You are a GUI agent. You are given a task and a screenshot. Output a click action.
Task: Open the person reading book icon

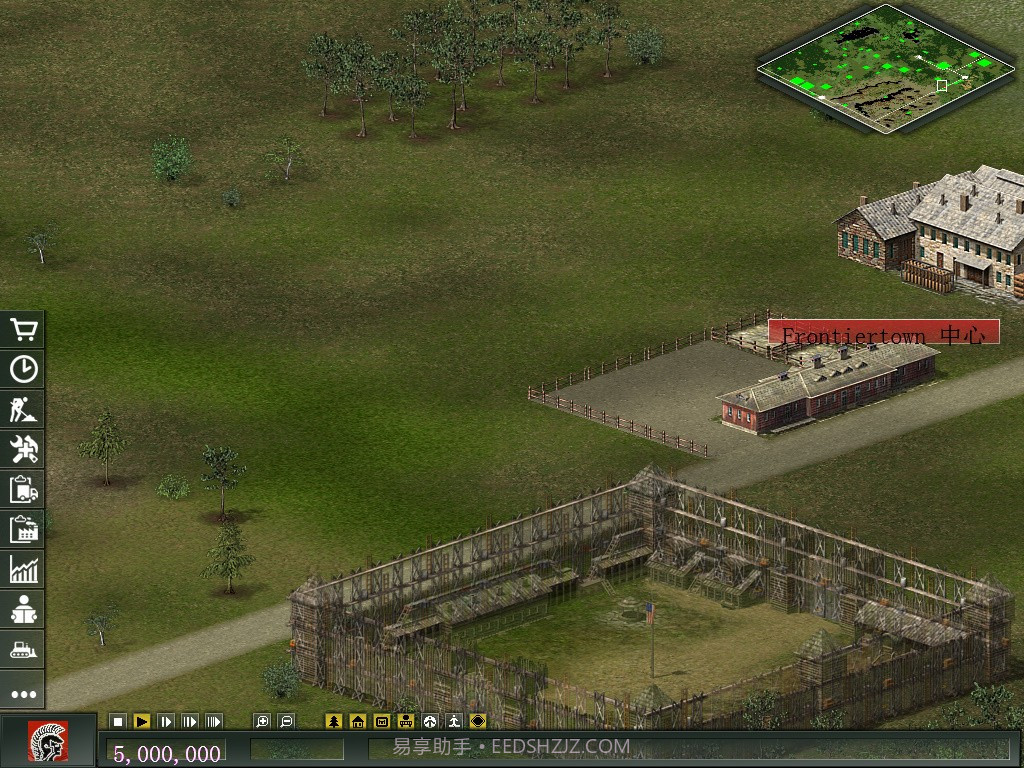(x=23, y=609)
